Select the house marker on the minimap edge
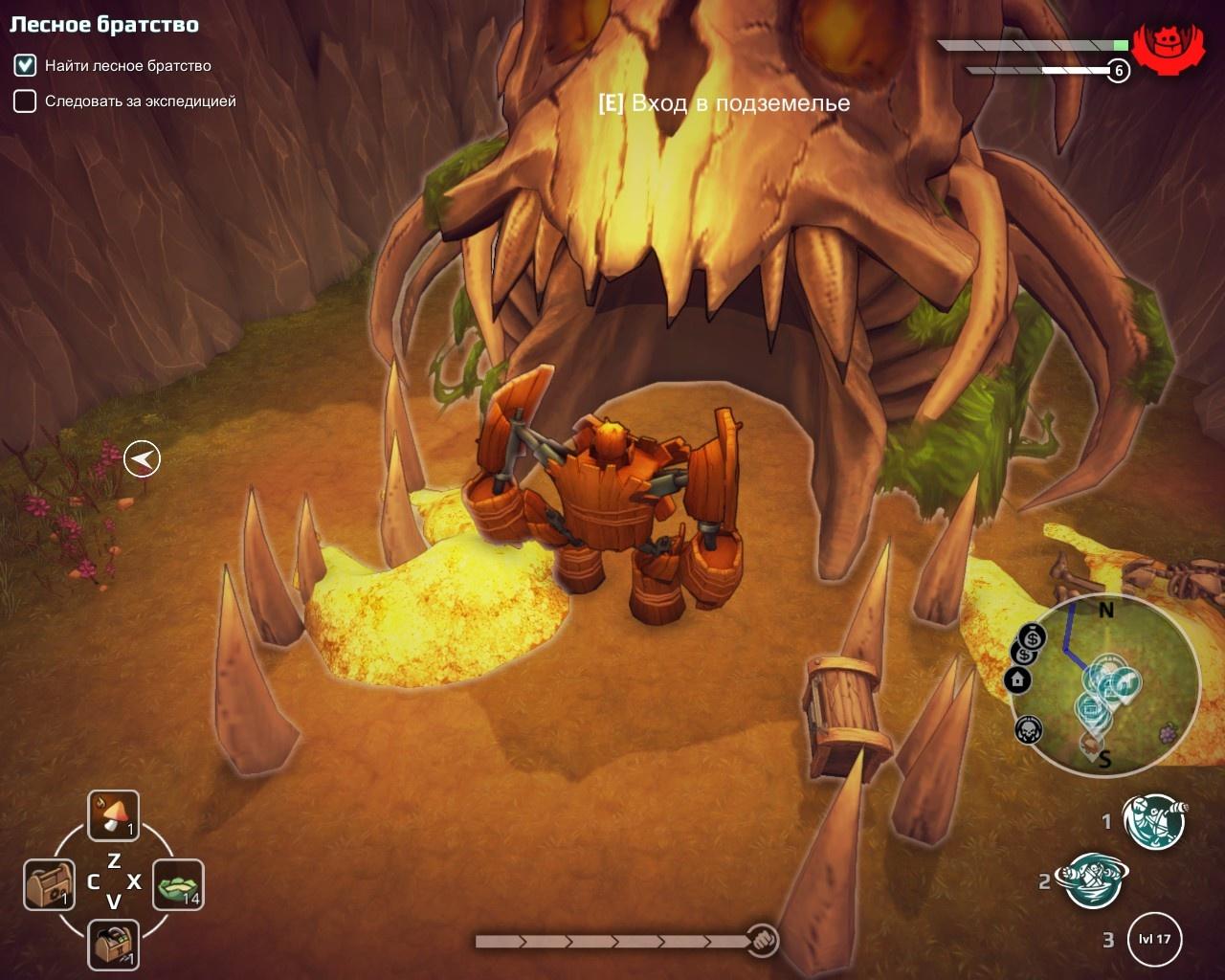Image resolution: width=1225 pixels, height=980 pixels. coord(1017,679)
